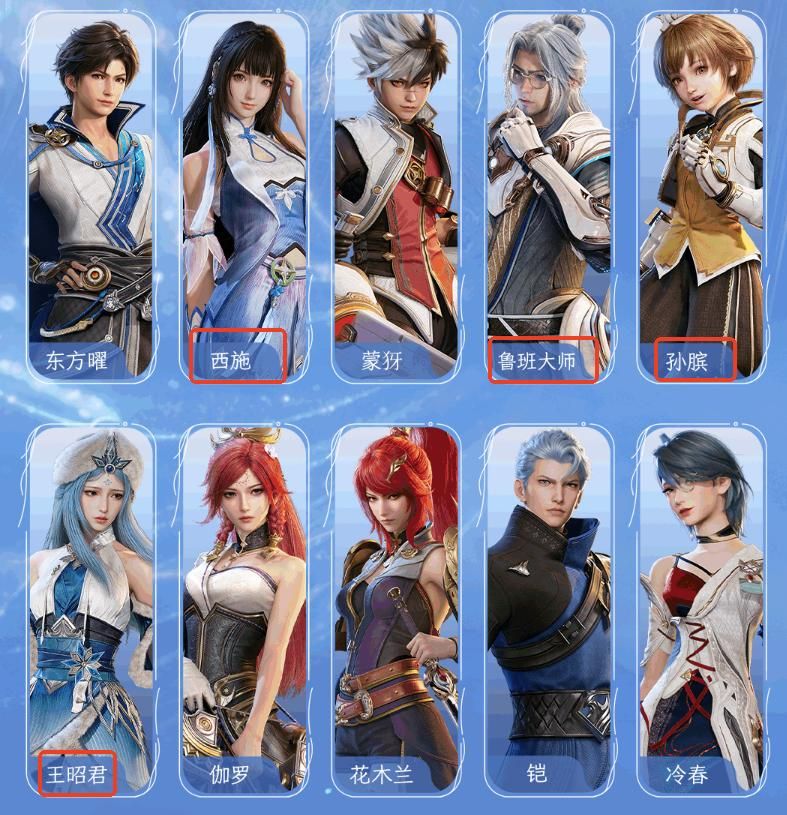
Task: Choose the 花木兰 hero card
Action: tap(395, 610)
